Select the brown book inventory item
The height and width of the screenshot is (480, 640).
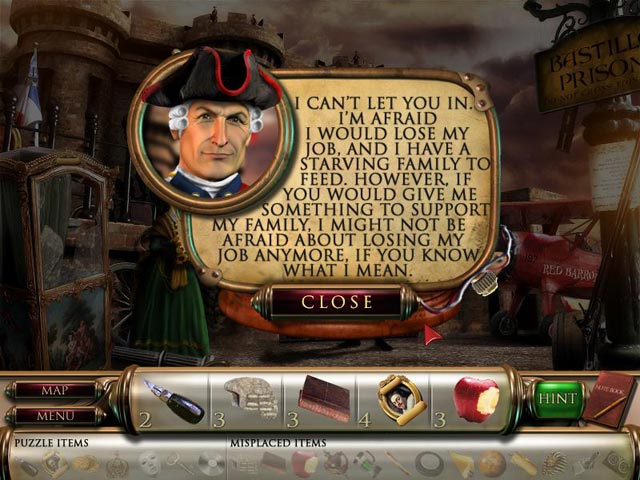(325, 399)
